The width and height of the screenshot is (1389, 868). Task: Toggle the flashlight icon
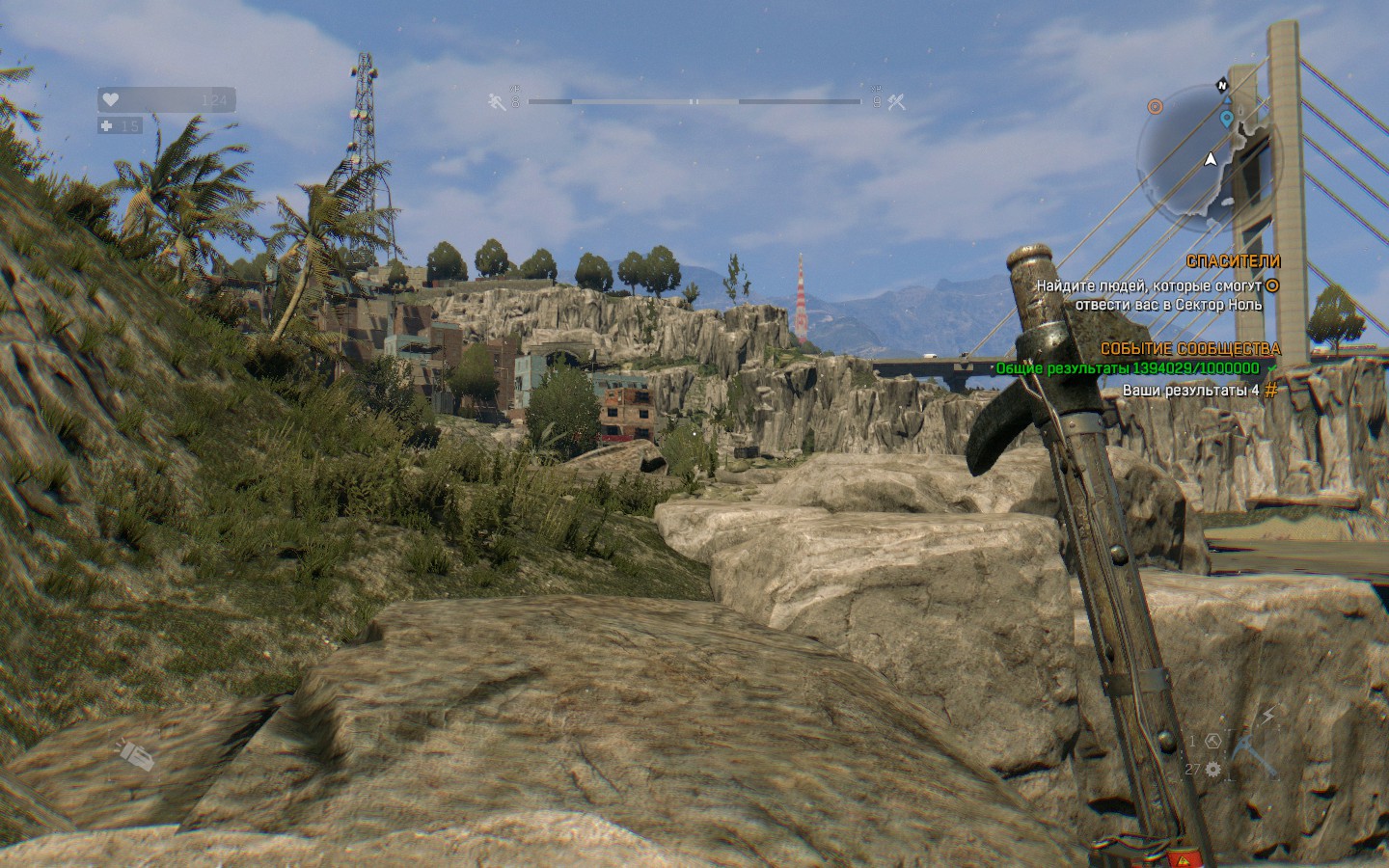click(x=136, y=754)
